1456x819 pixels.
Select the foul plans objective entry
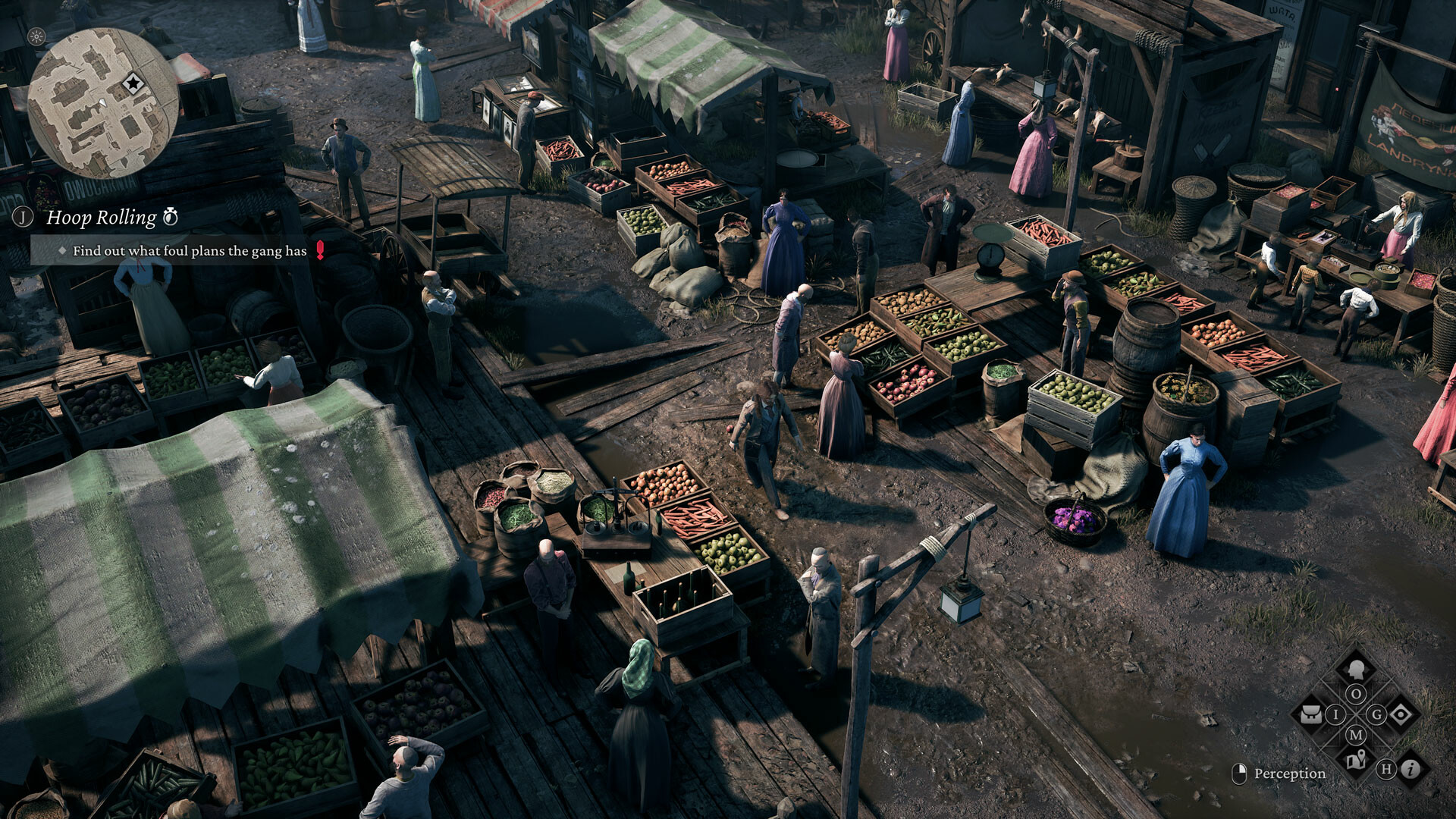pos(190,251)
